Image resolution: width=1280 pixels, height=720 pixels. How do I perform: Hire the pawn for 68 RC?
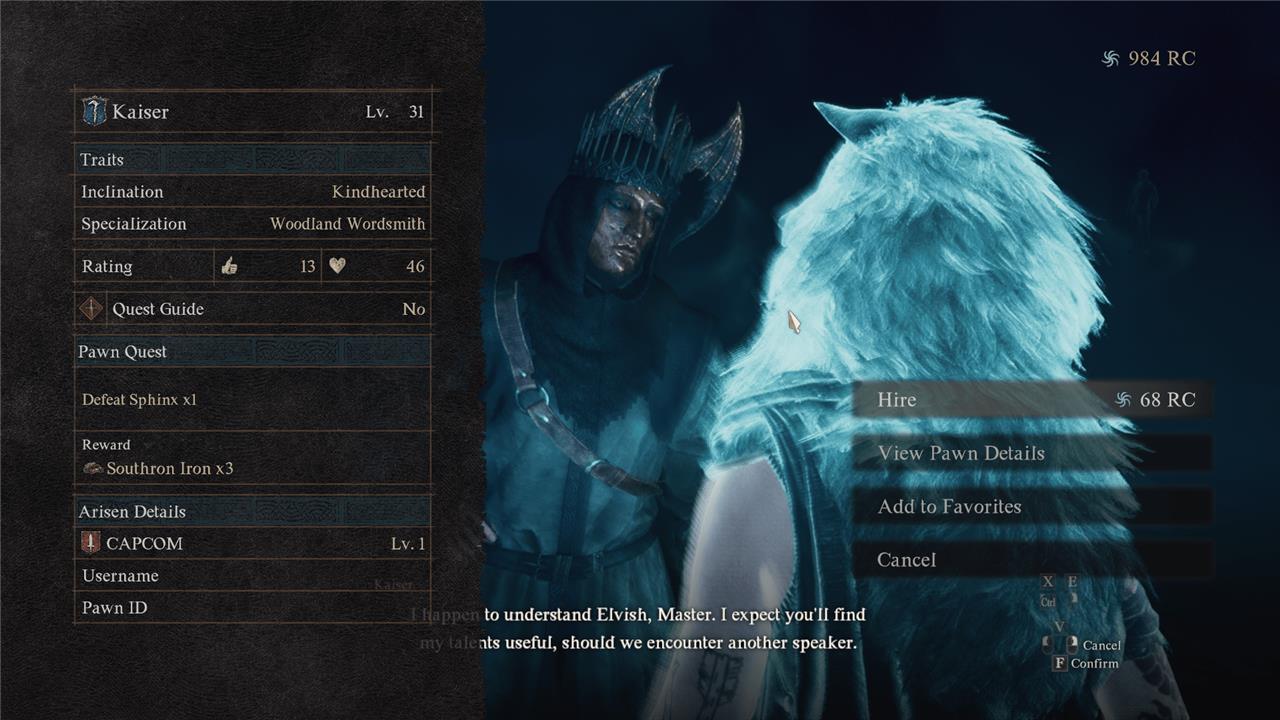click(1030, 400)
